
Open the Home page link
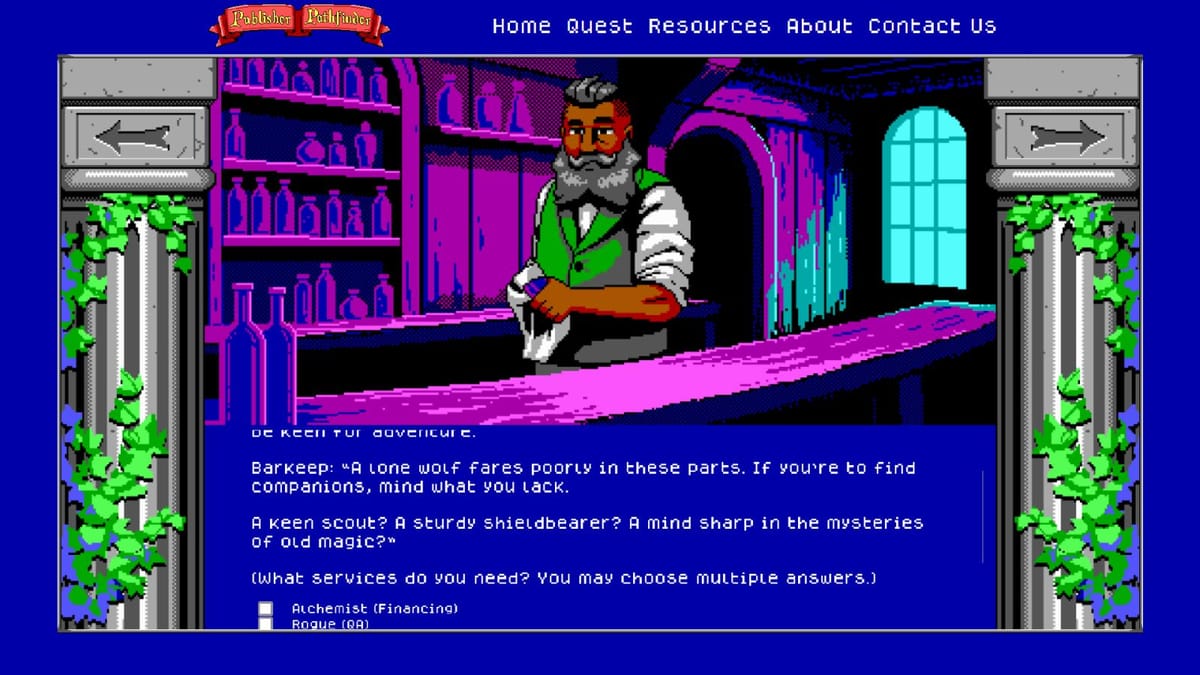521,27
